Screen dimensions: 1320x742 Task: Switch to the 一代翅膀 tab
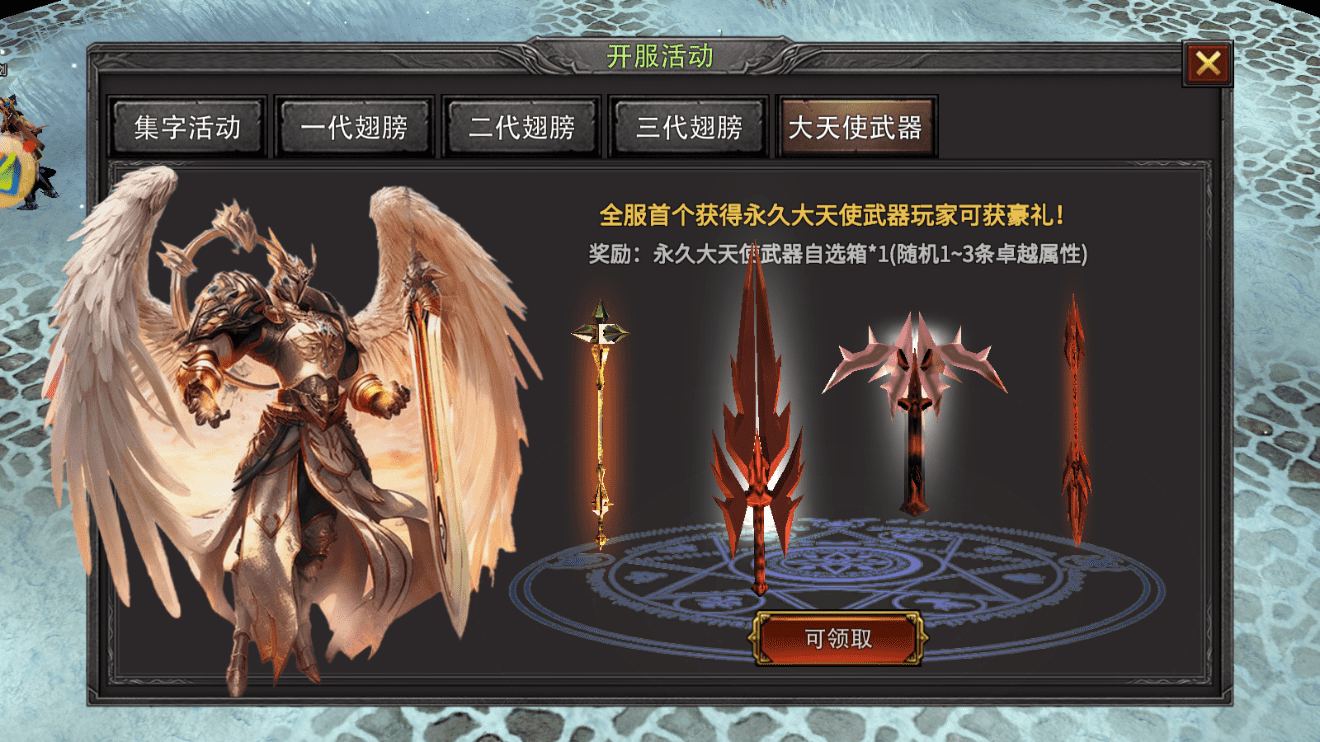(x=354, y=127)
